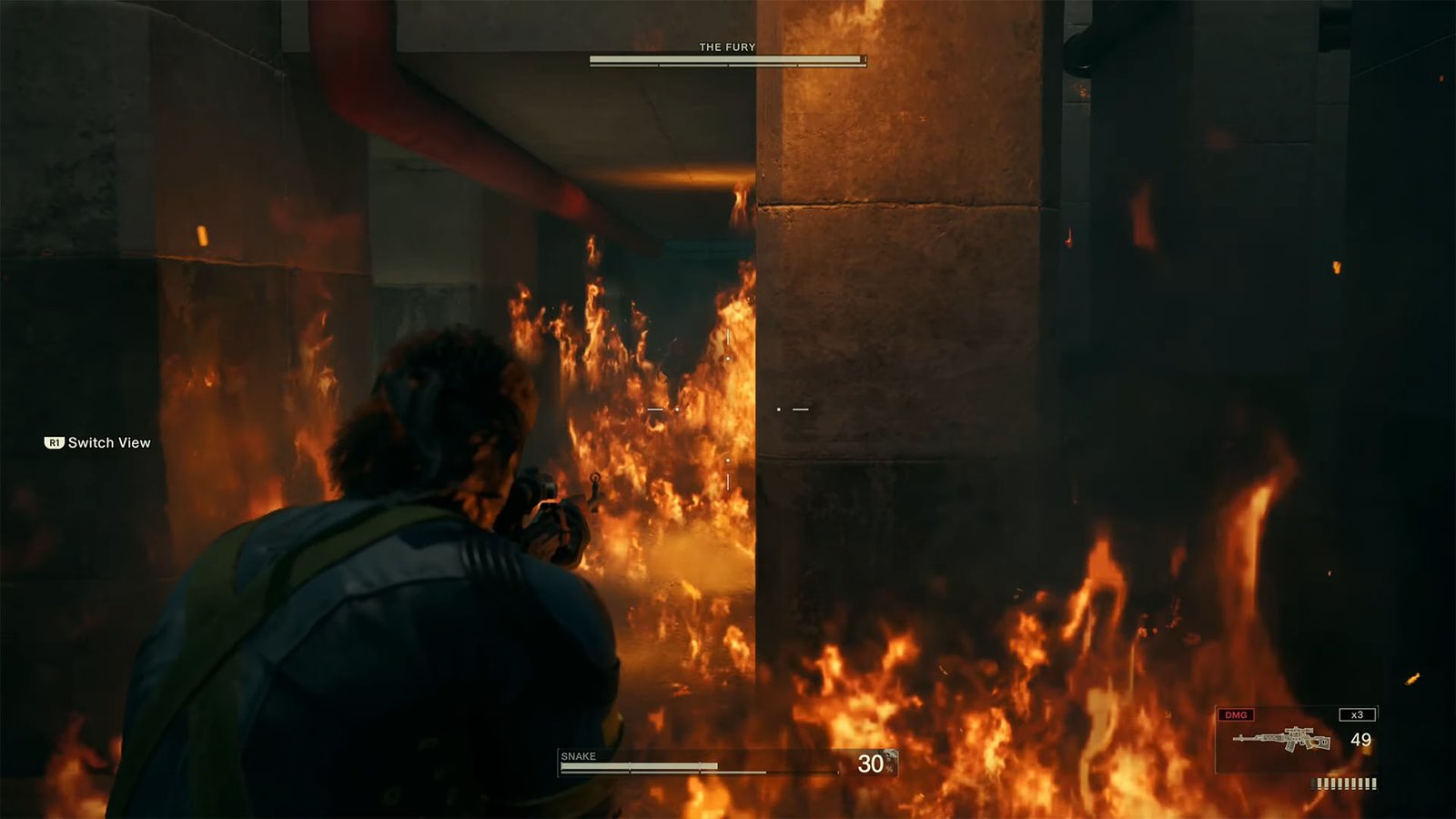Image resolution: width=1456 pixels, height=819 pixels.
Task: Click the row of bullet ammo icons
Action: click(x=1343, y=783)
